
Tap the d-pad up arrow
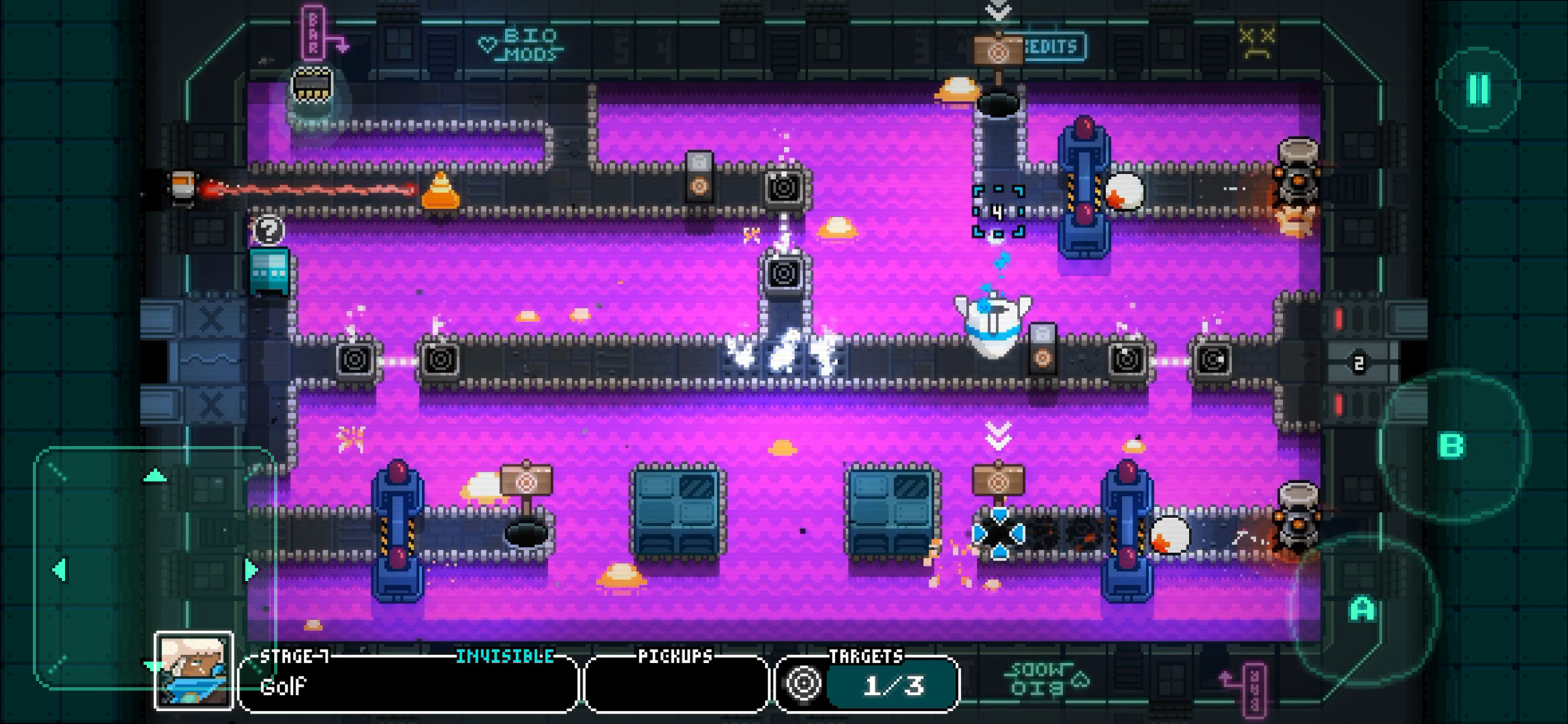coord(155,476)
